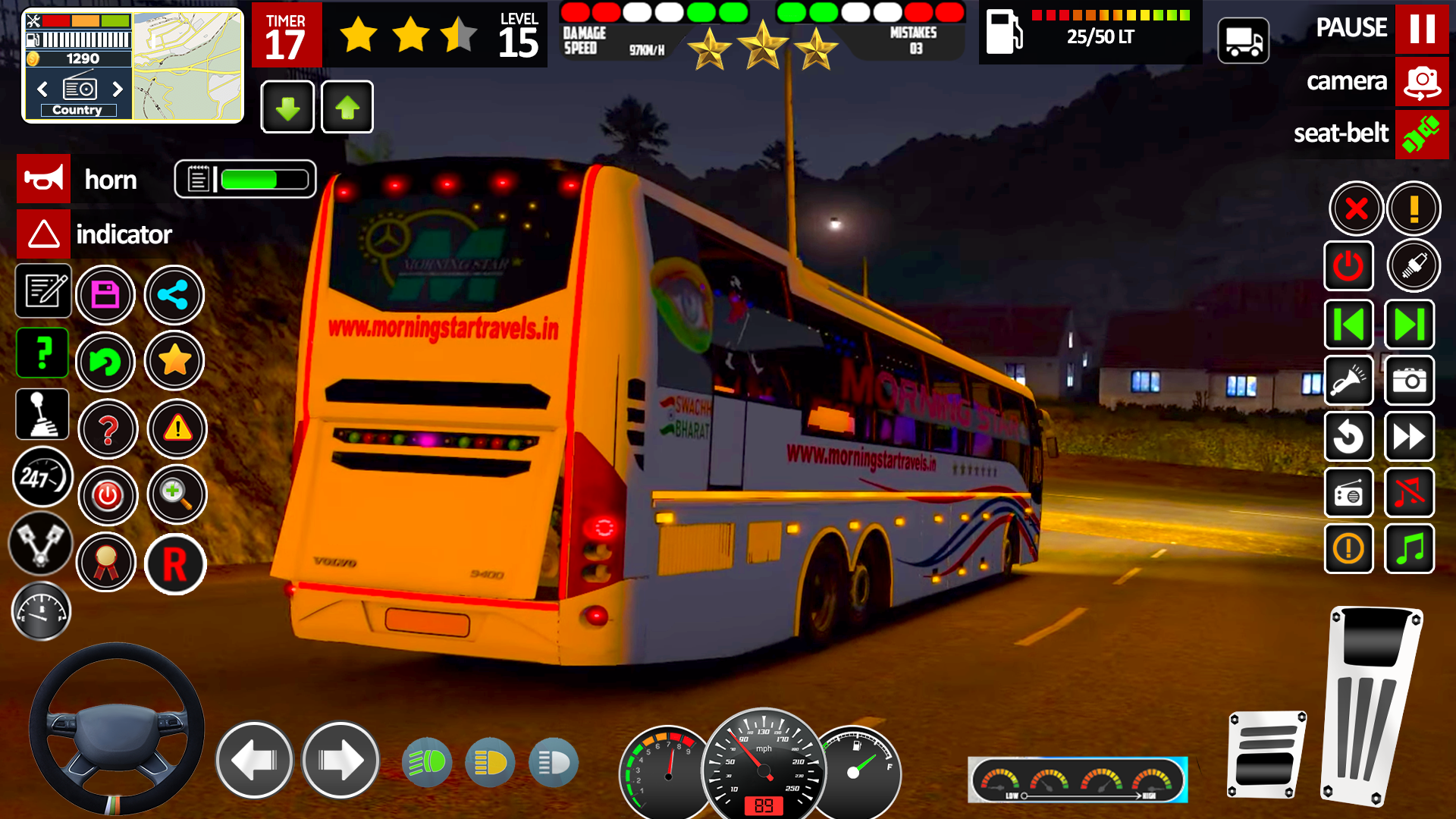Switch the camera view
Image resolution: width=1456 pixels, height=819 pixels.
[x=1422, y=81]
